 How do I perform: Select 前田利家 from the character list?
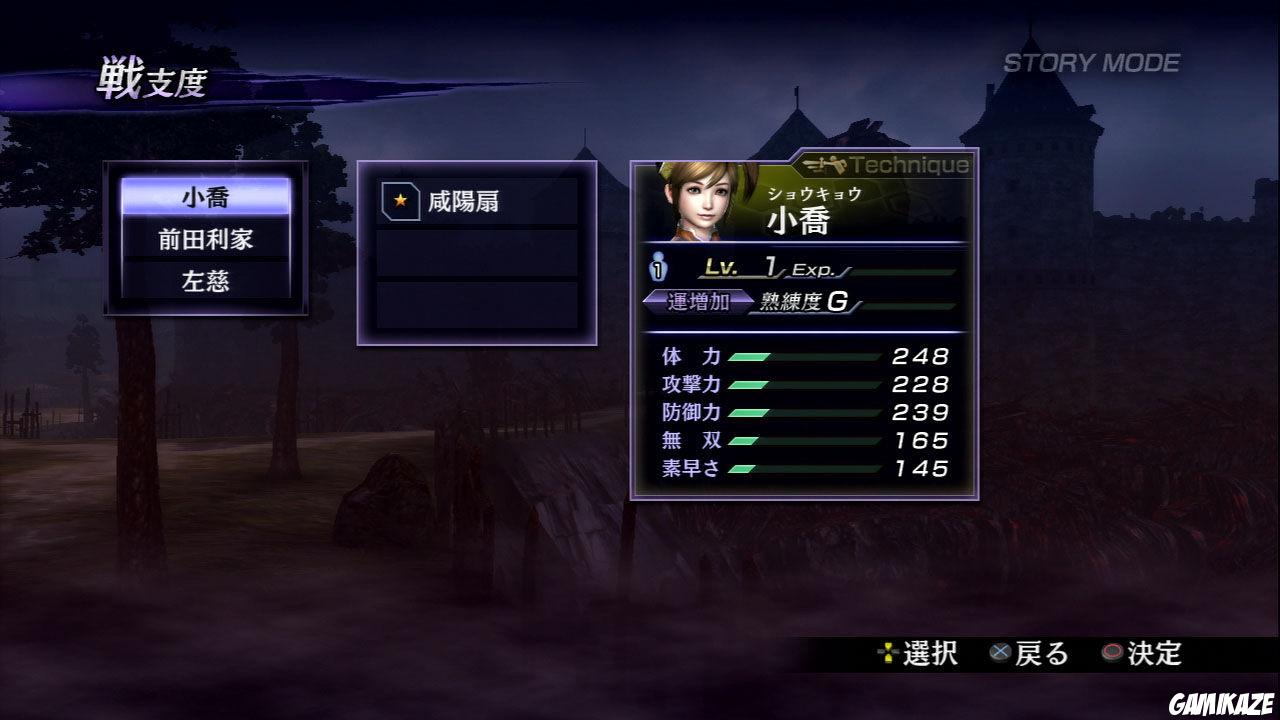pos(205,240)
